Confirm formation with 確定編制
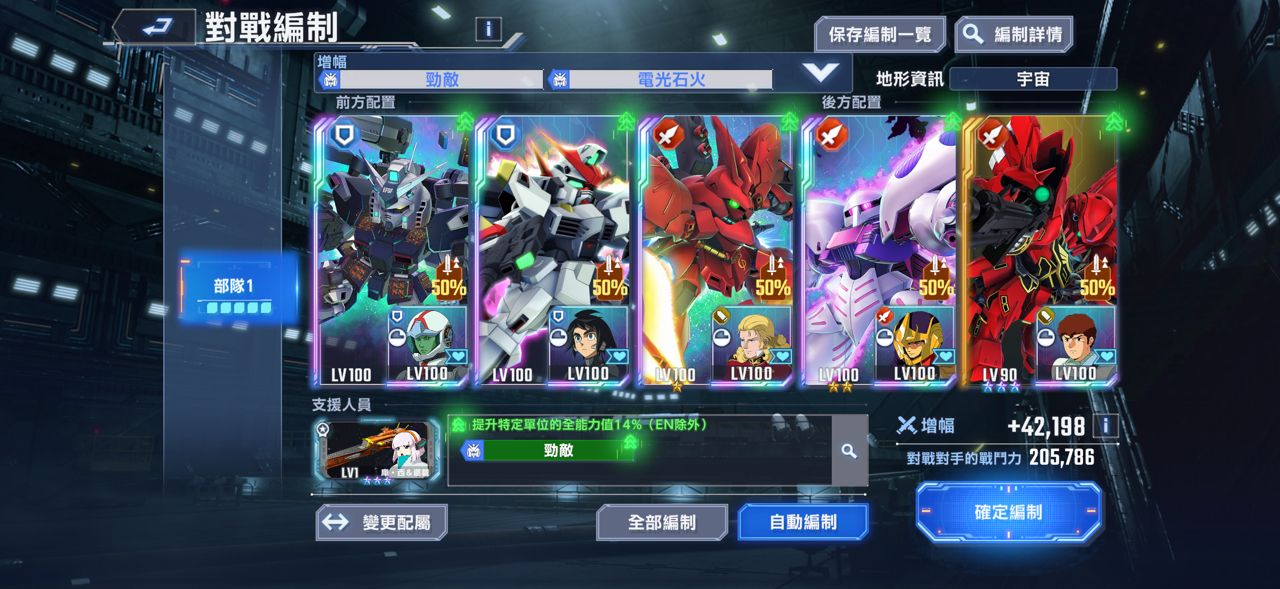 point(1008,512)
